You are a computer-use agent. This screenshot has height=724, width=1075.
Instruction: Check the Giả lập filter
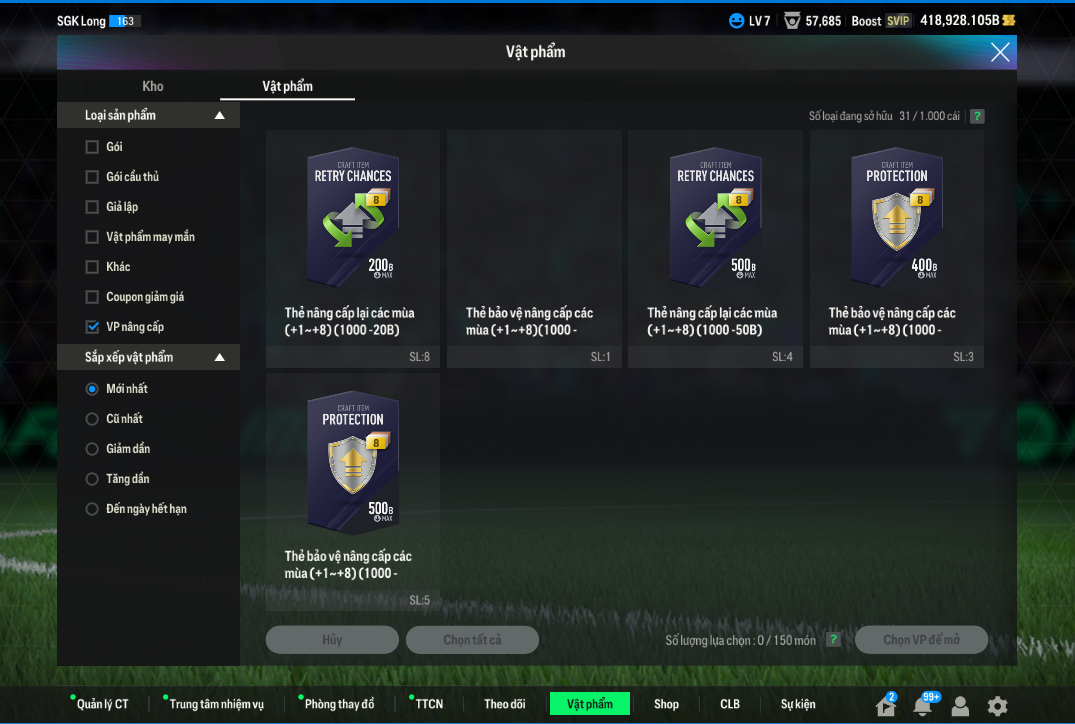coord(92,207)
